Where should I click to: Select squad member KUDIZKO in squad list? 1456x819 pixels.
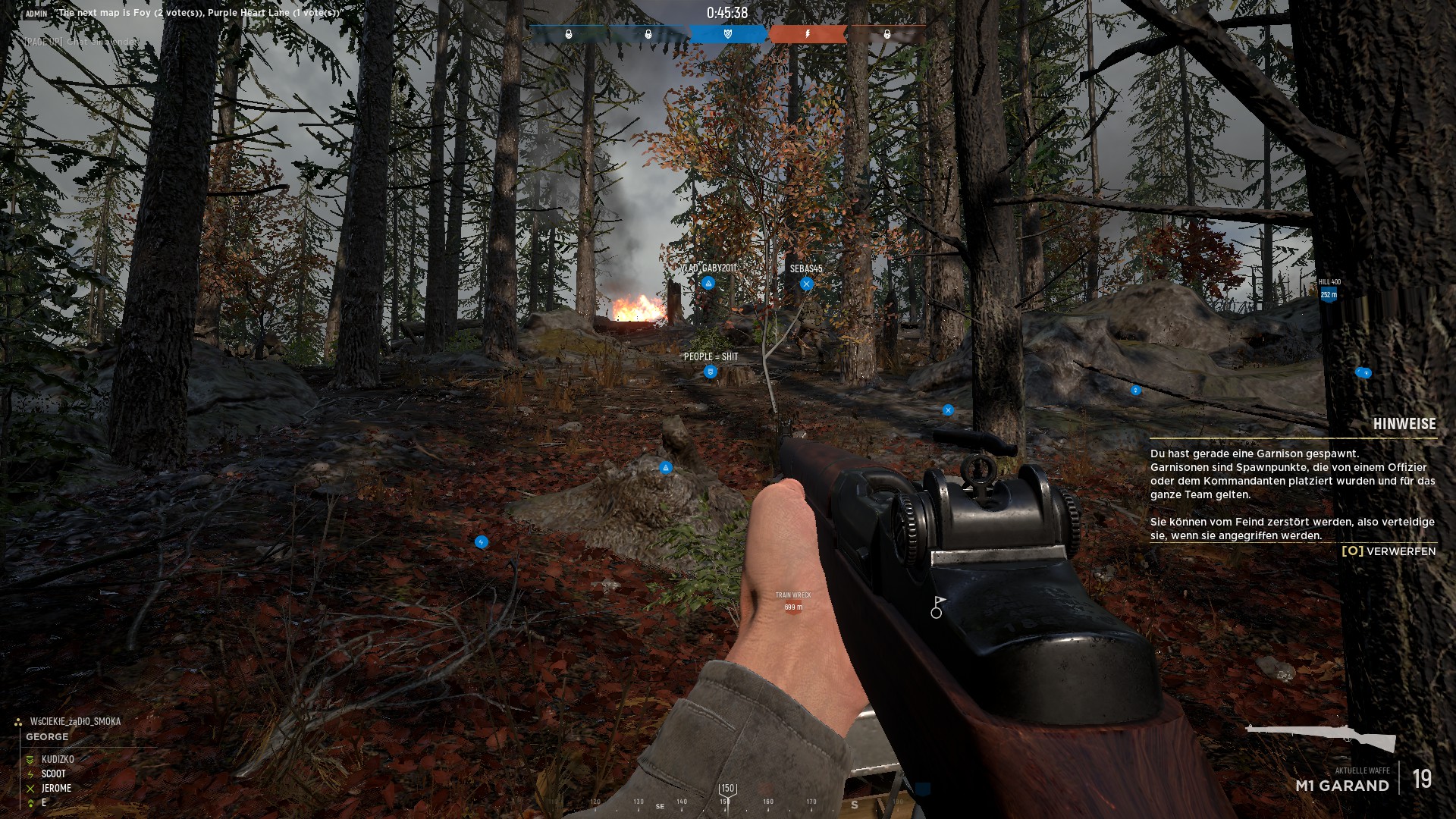[58, 759]
